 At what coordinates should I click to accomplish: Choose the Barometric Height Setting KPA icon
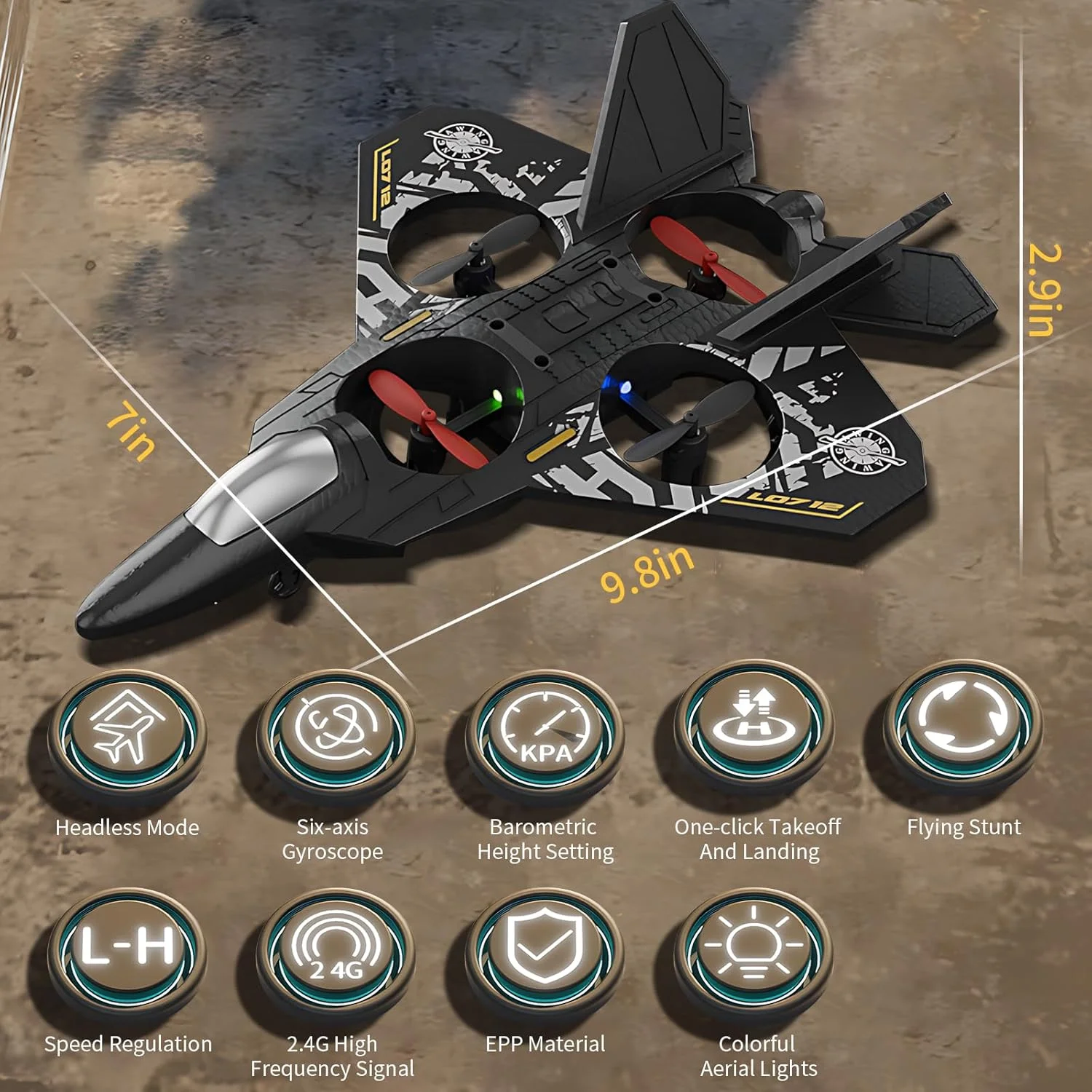[x=545, y=730]
